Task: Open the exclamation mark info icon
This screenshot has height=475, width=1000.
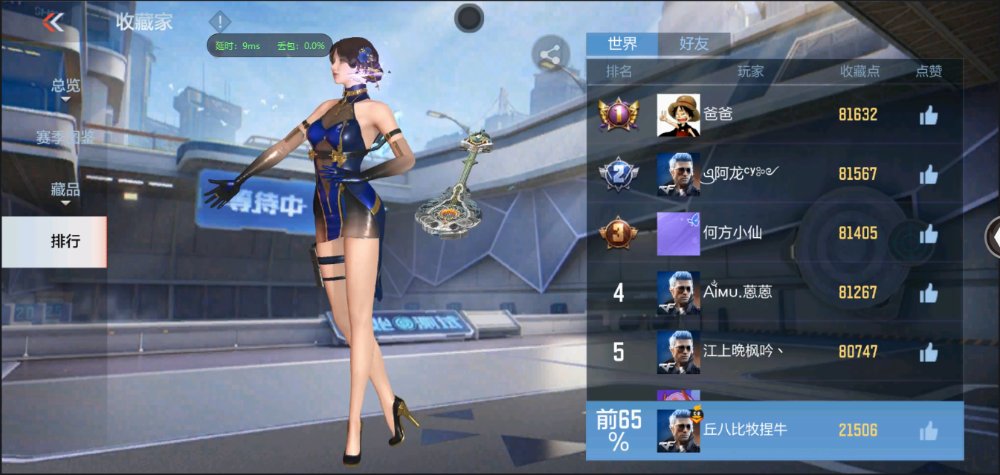Action: pos(220,21)
